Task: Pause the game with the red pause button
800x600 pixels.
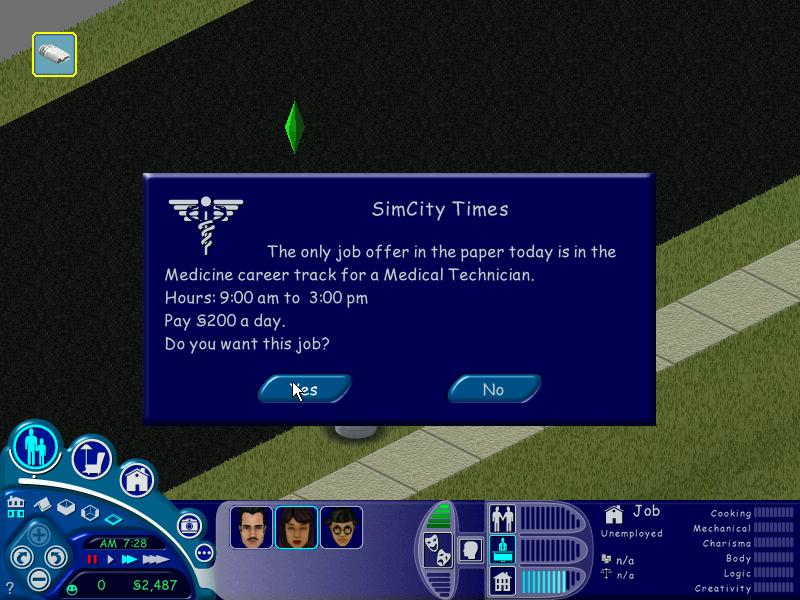Action: click(x=93, y=559)
